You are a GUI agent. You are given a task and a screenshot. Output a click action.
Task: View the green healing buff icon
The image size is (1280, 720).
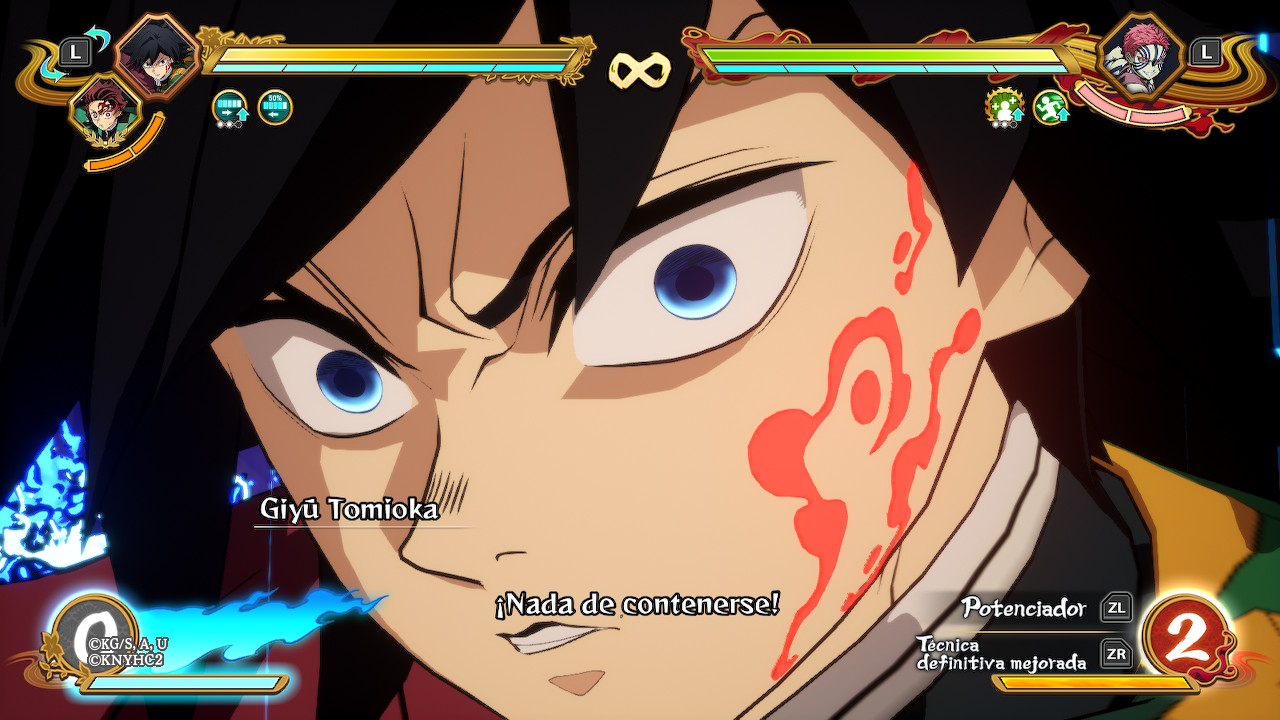[x=1003, y=107]
